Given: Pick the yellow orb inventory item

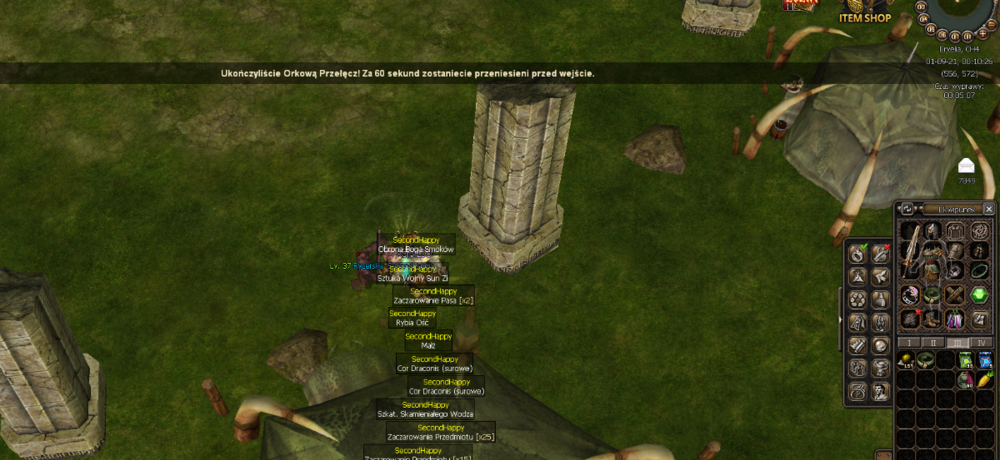Looking at the screenshot, I should click(x=906, y=360).
